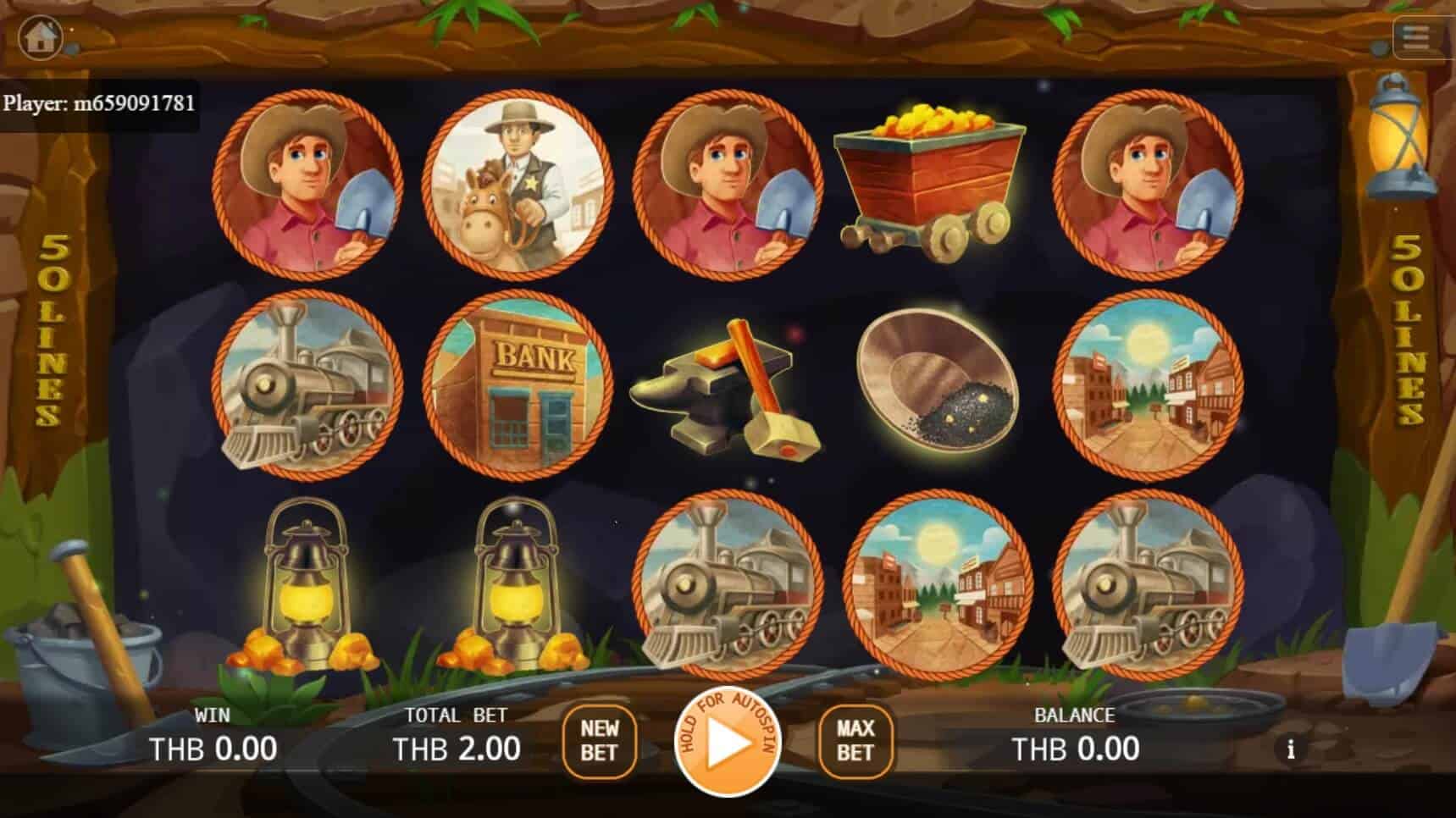Open game info via the 'i' icon
1456x818 pixels.
click(1291, 749)
